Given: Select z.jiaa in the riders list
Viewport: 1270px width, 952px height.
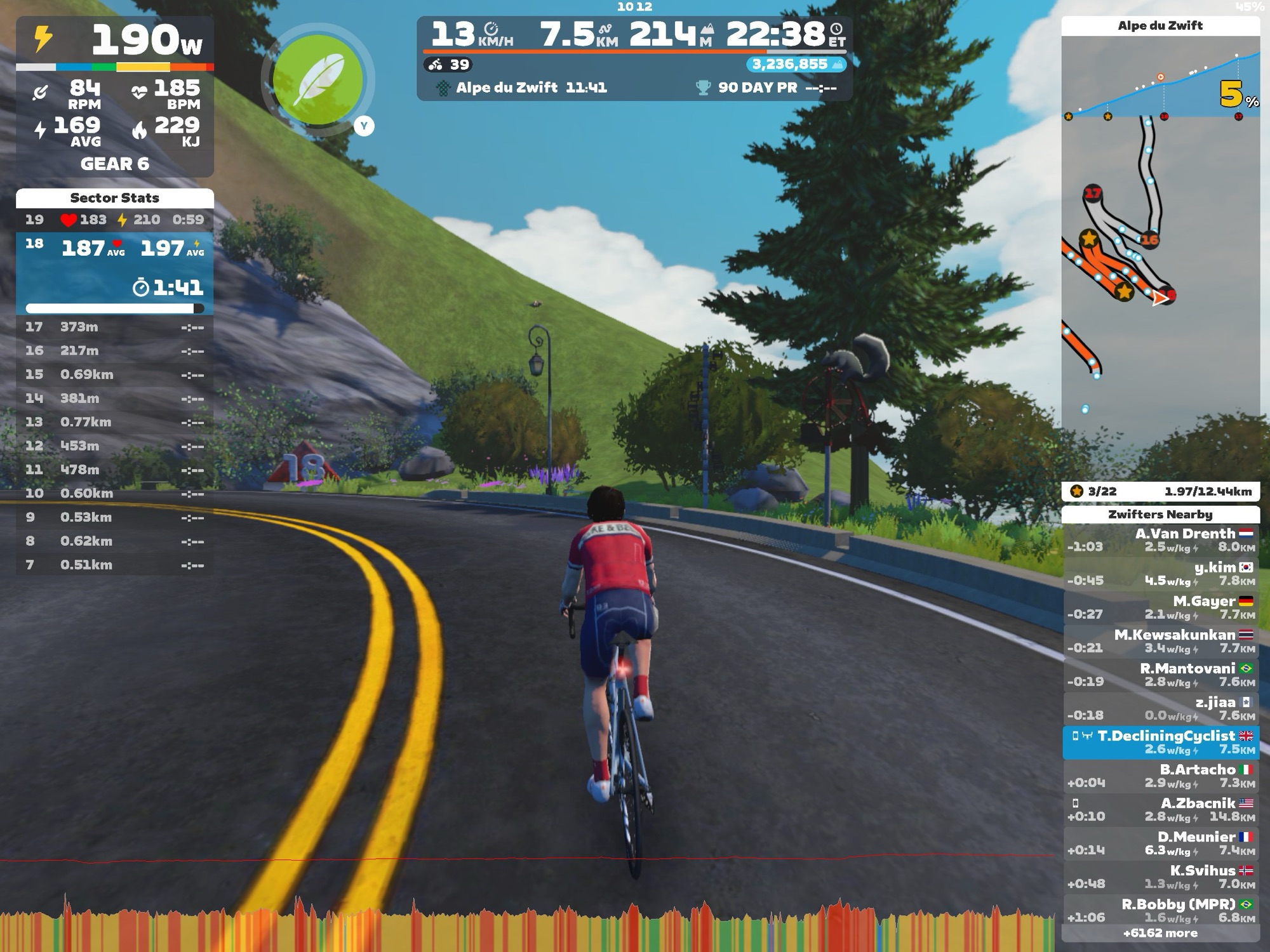Looking at the screenshot, I should 1160,708.
